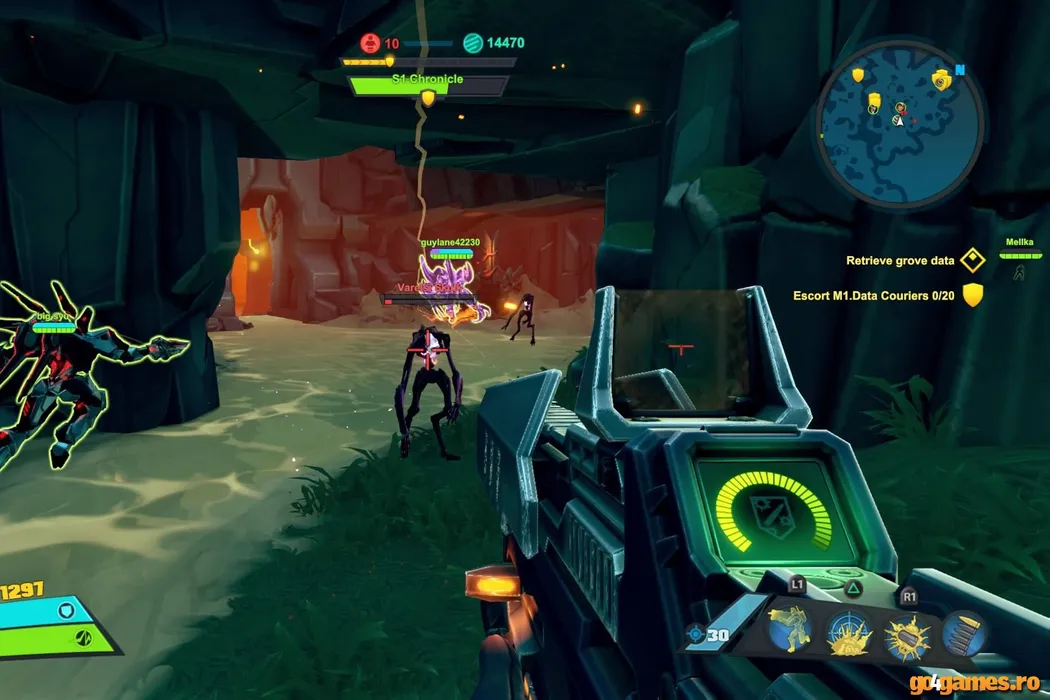Click the north marker on the minimap
The width and height of the screenshot is (1050, 700).
(960, 71)
